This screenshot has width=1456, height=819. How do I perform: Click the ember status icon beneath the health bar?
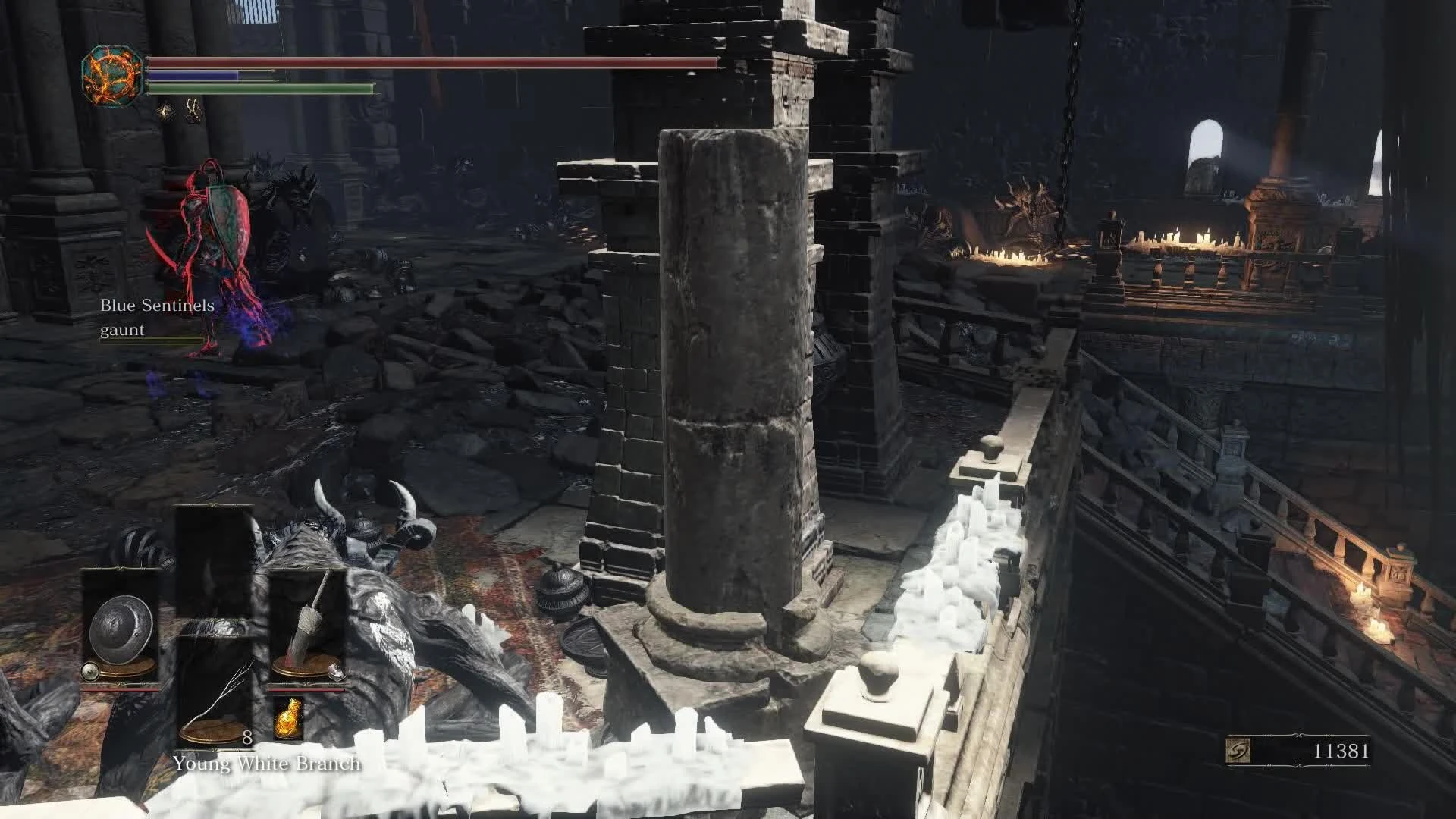164,113
